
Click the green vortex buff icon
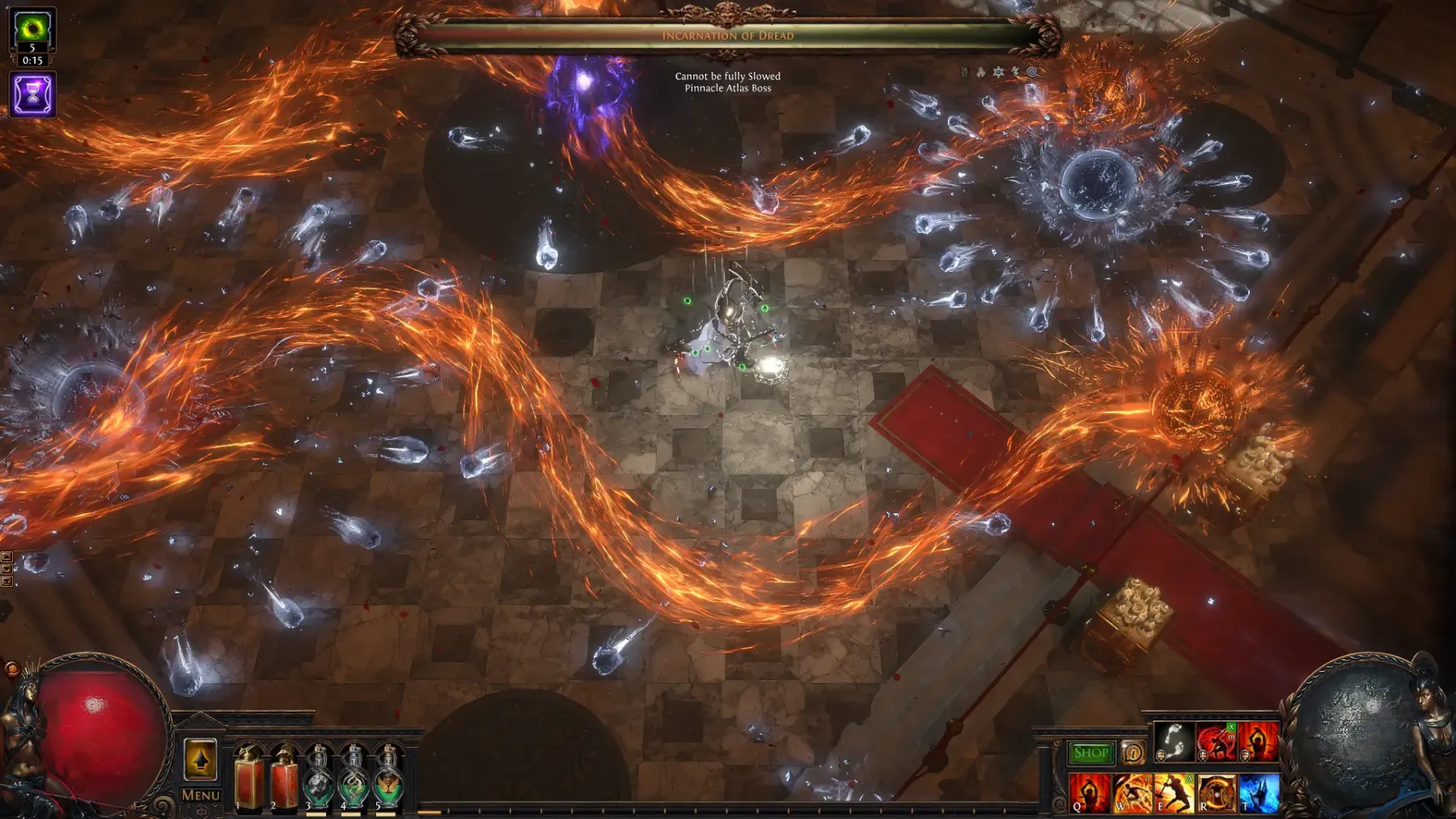click(x=32, y=30)
